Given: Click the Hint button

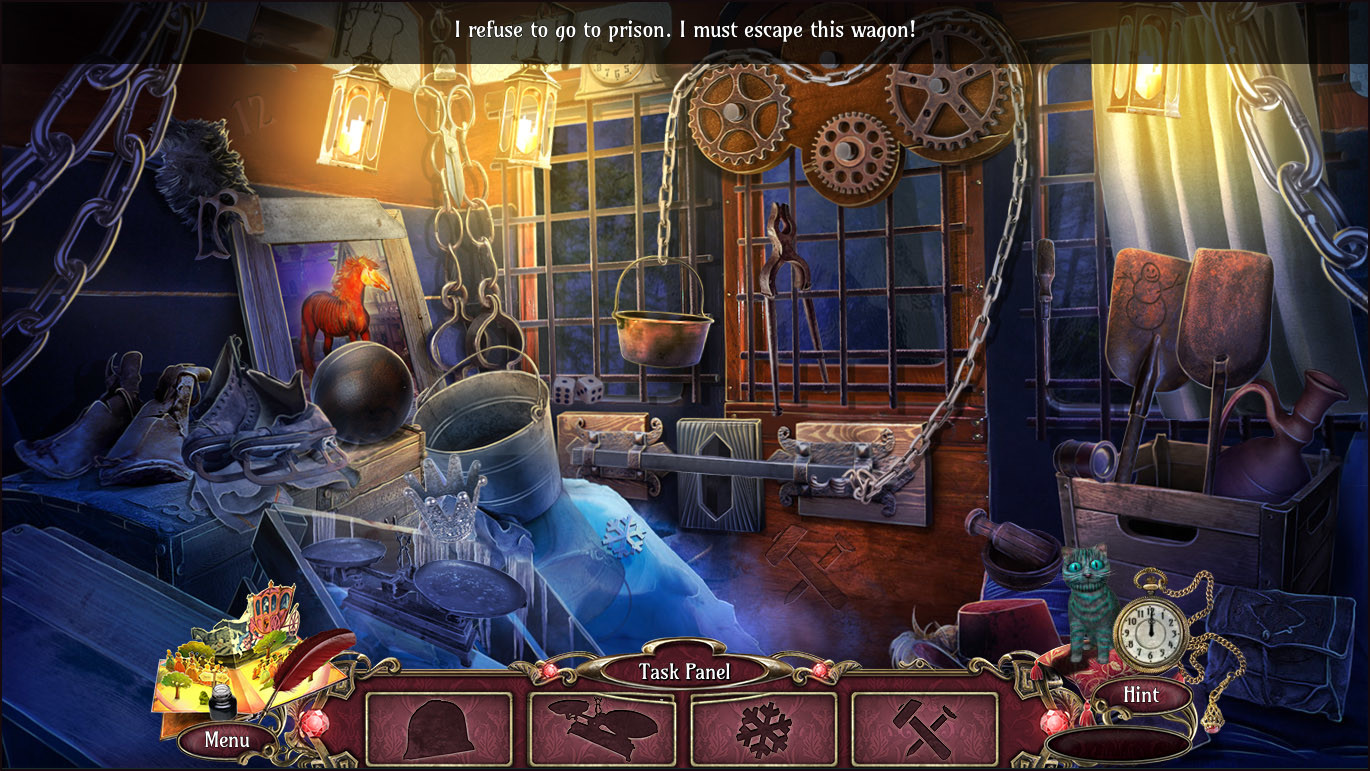Looking at the screenshot, I should [x=1142, y=695].
